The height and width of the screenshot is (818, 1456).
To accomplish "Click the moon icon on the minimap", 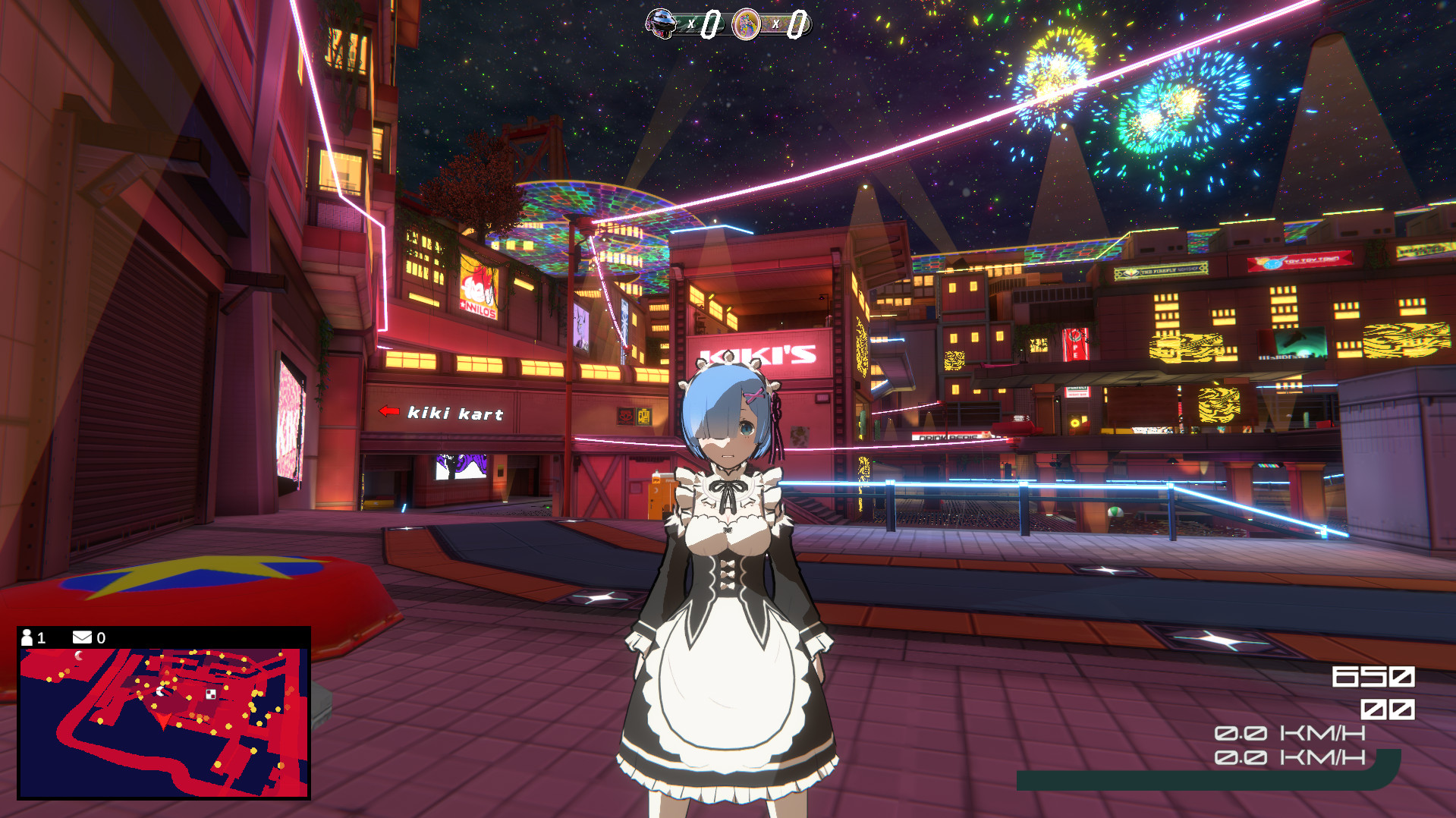I will [x=79, y=656].
